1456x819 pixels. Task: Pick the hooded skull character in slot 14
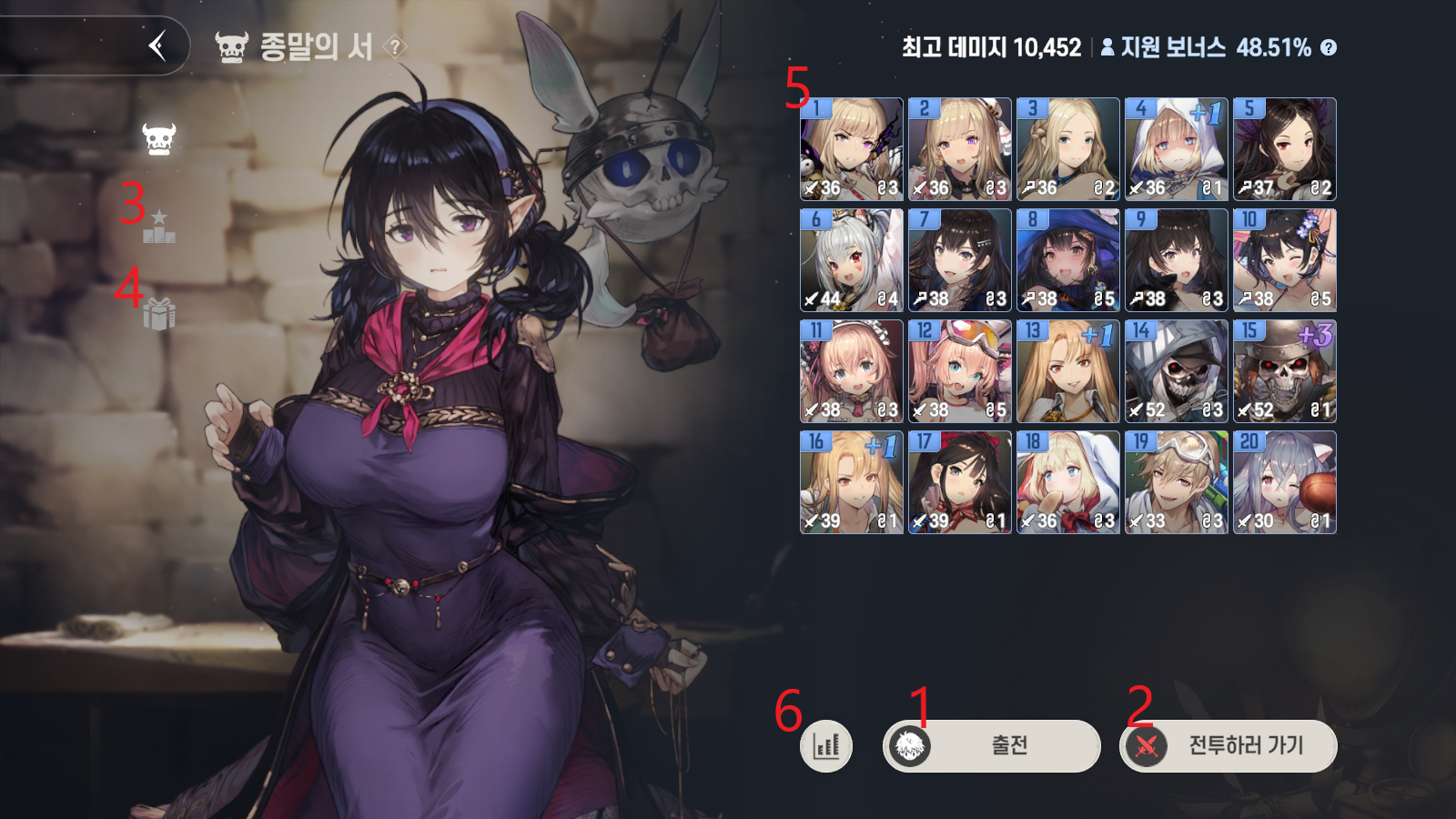1176,371
